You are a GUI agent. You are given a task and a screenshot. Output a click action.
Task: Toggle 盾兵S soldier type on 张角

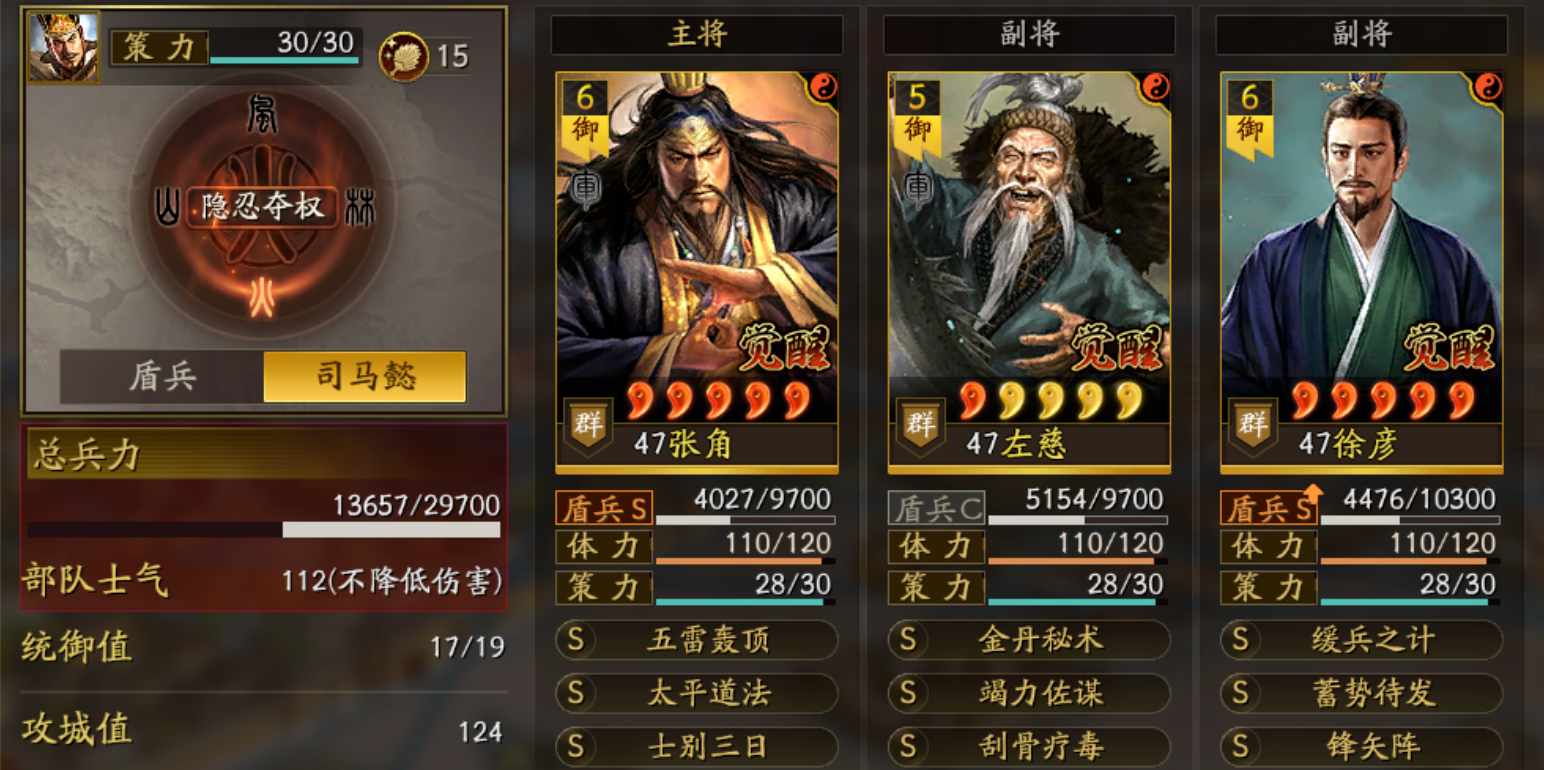point(604,510)
